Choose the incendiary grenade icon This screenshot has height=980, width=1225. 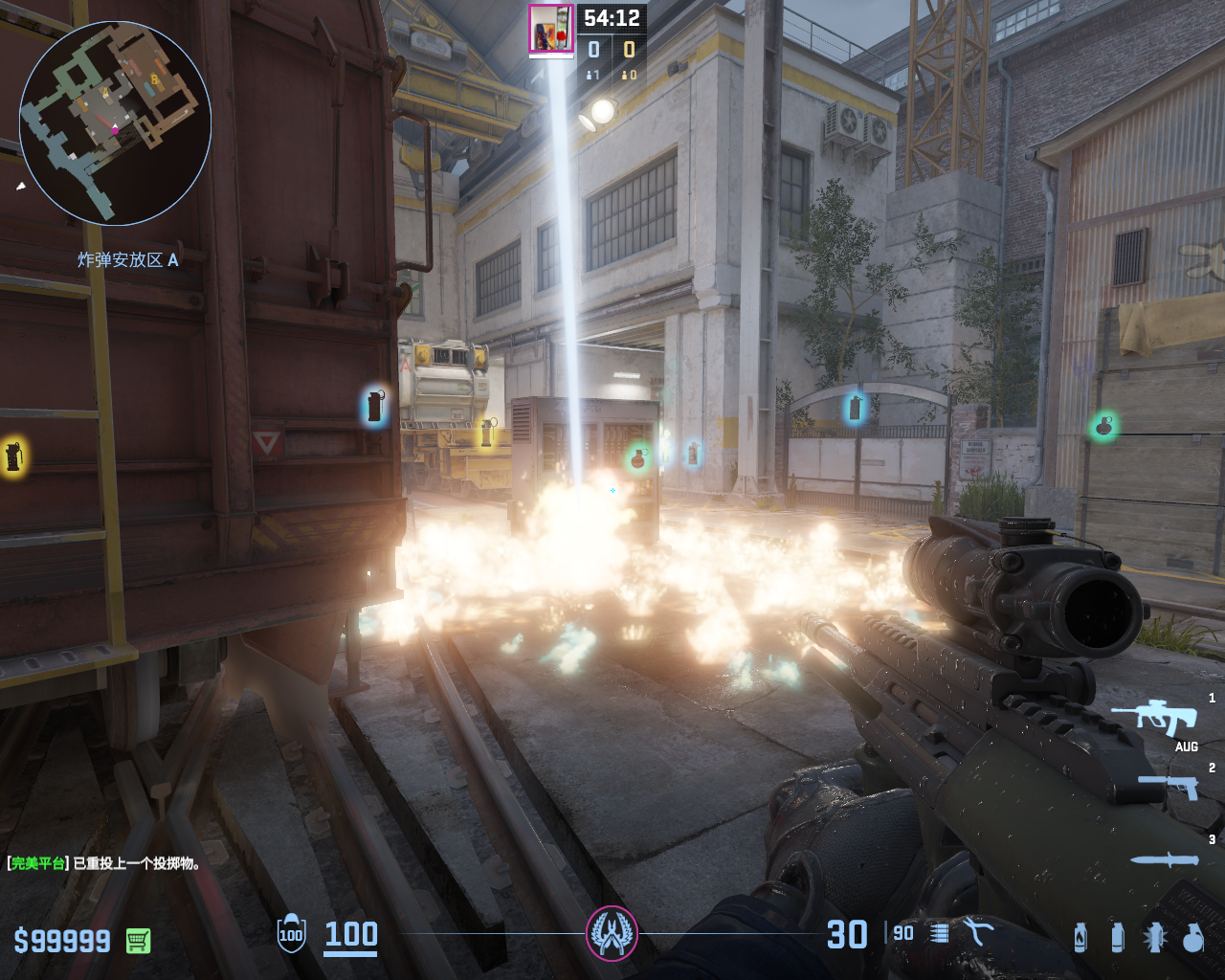(x=1080, y=938)
